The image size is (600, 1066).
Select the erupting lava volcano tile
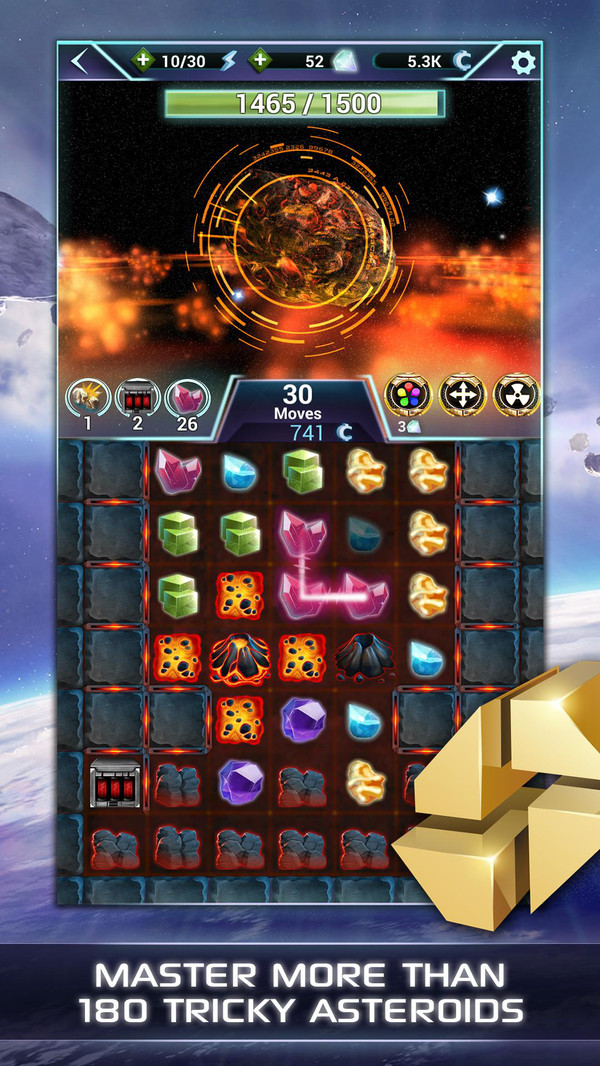[x=238, y=657]
